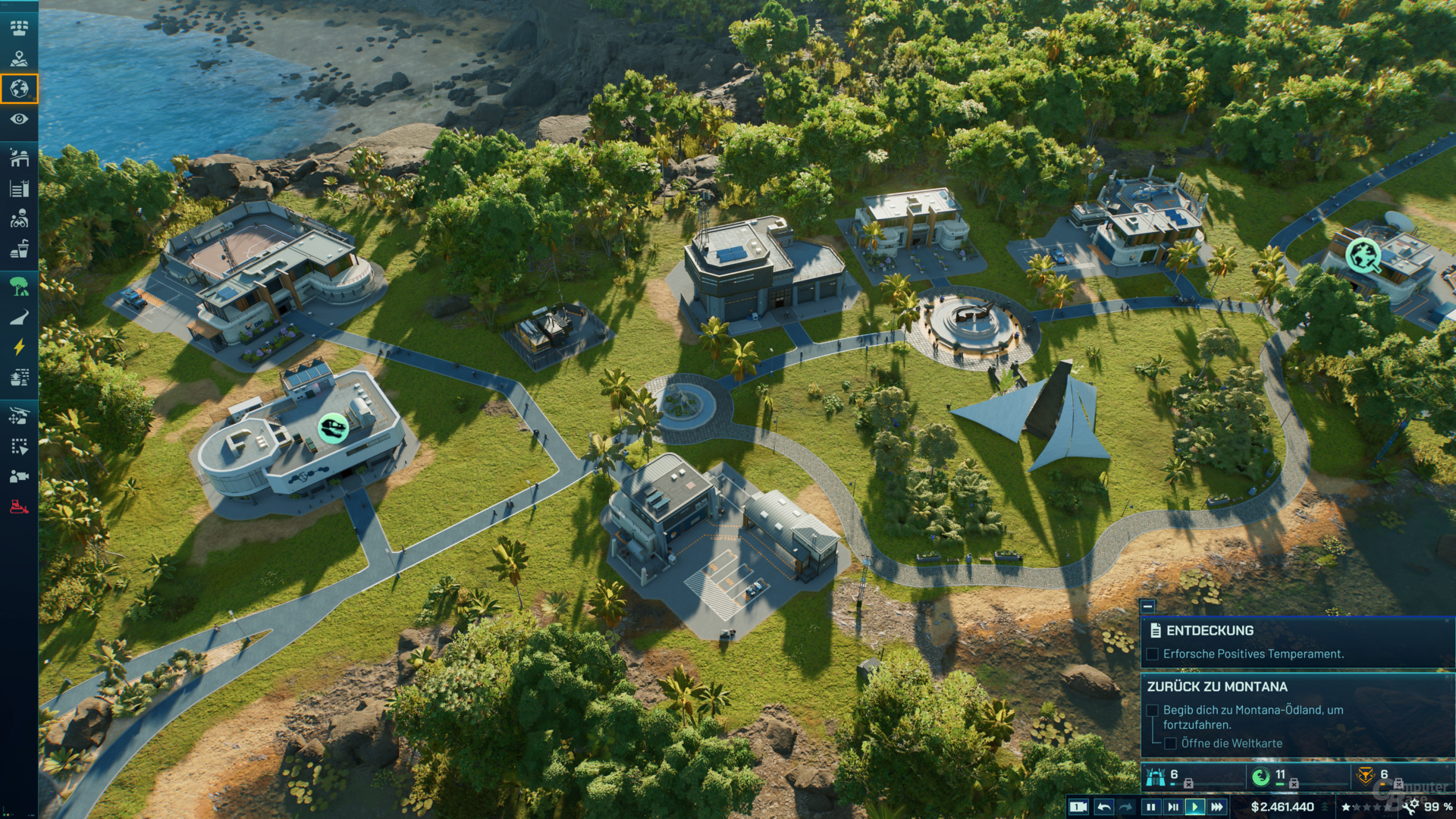
Task: Select the helicopter transport tool
Action: 19,416
